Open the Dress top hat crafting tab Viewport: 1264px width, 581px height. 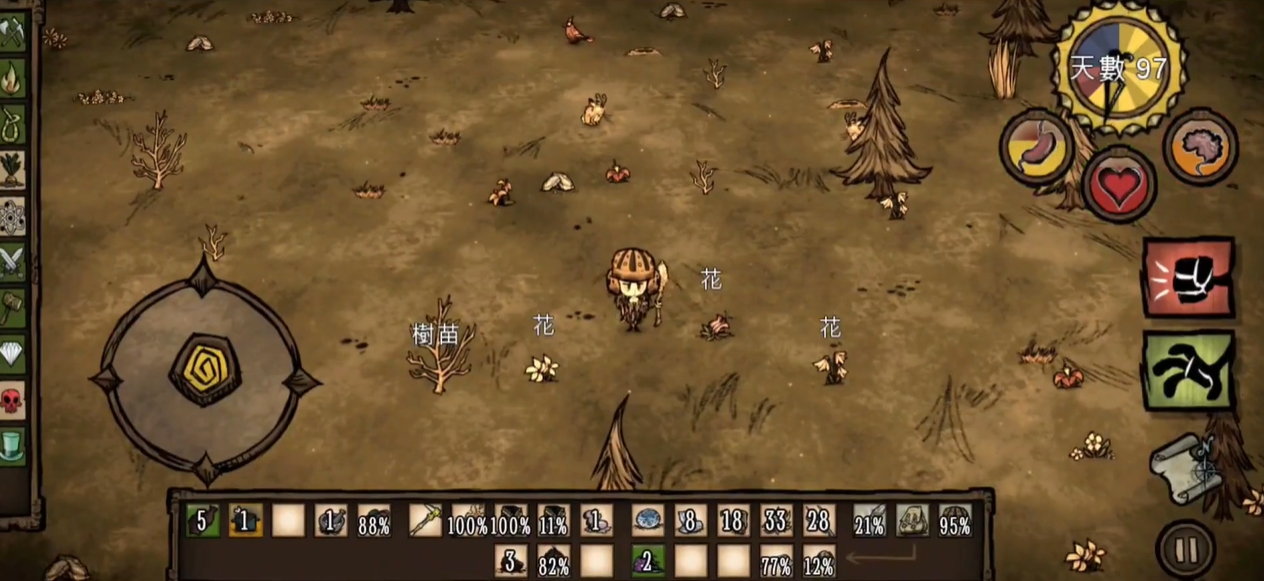(12, 445)
